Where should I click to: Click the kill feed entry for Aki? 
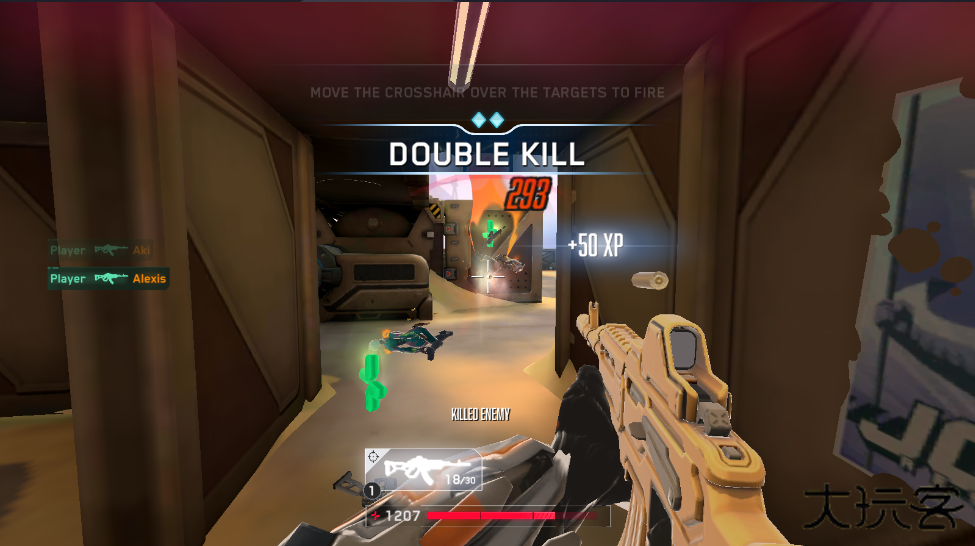pyautogui.click(x=100, y=251)
